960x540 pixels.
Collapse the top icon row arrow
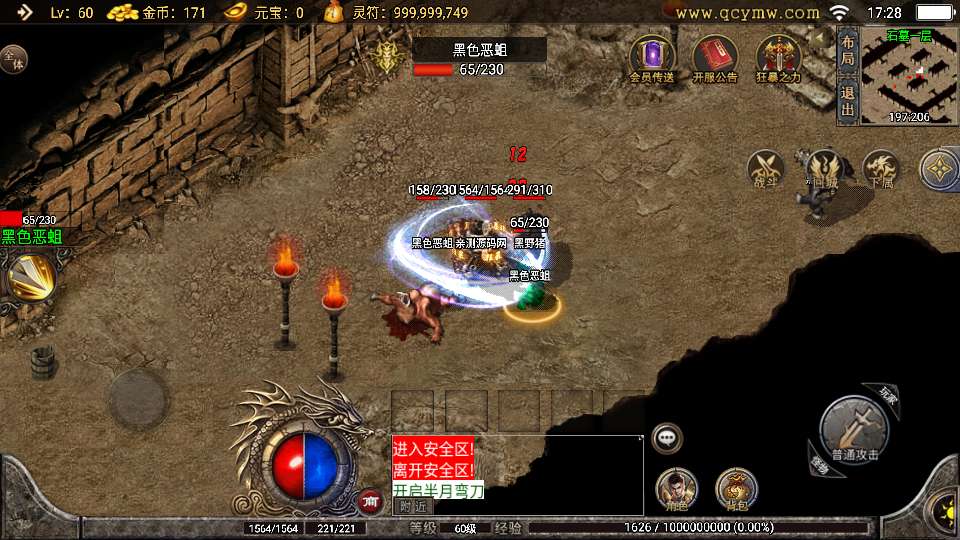[822, 39]
